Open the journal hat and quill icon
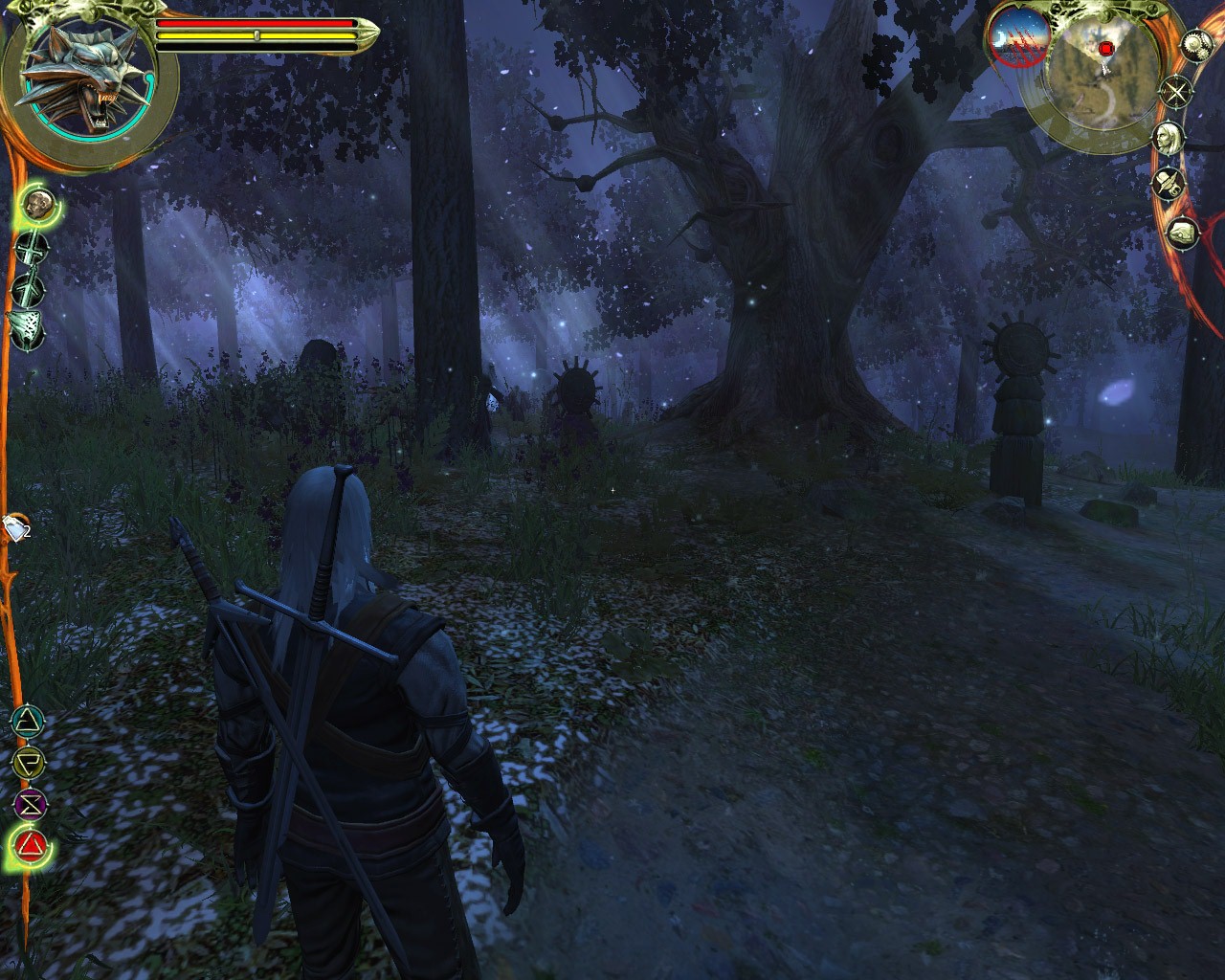 1168,182
